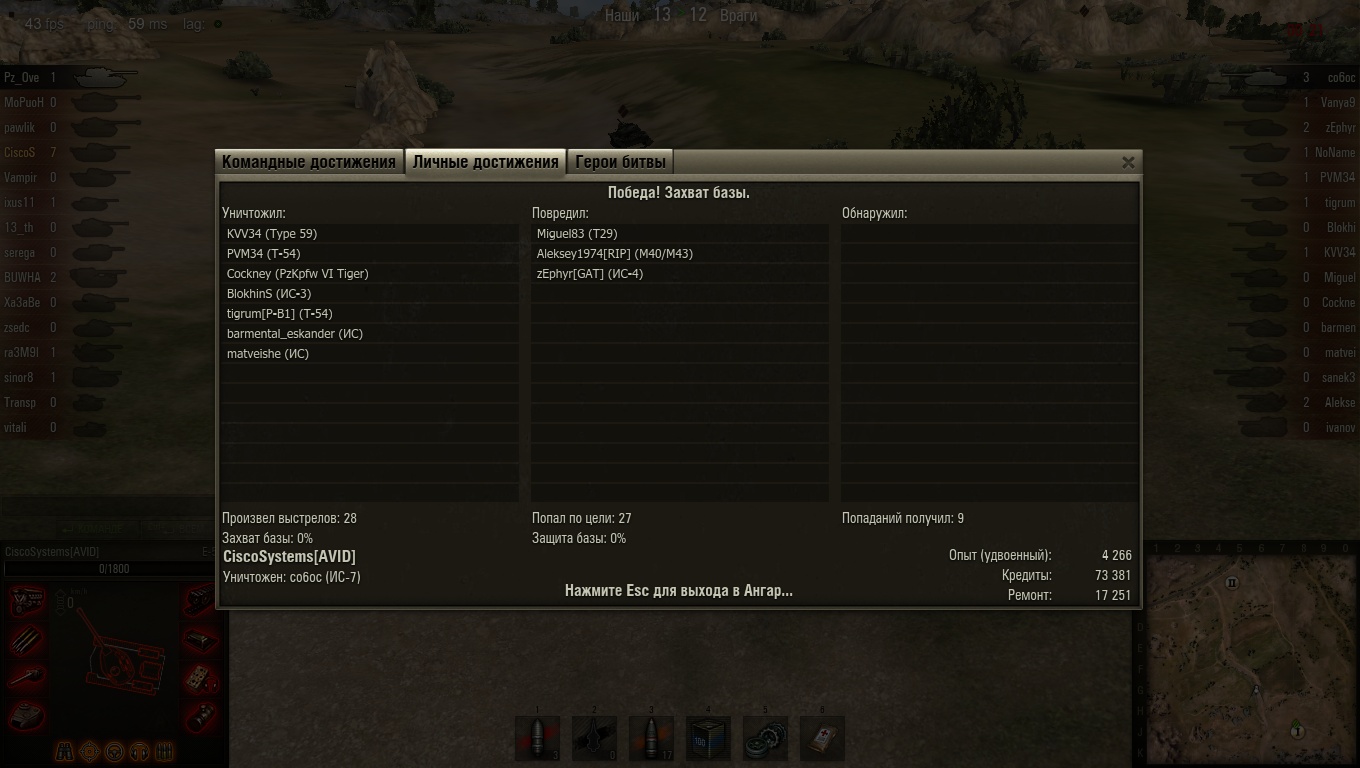This screenshot has width=1360, height=768.
Task: Use the fuel canister consumable
Action: [x=708, y=739]
